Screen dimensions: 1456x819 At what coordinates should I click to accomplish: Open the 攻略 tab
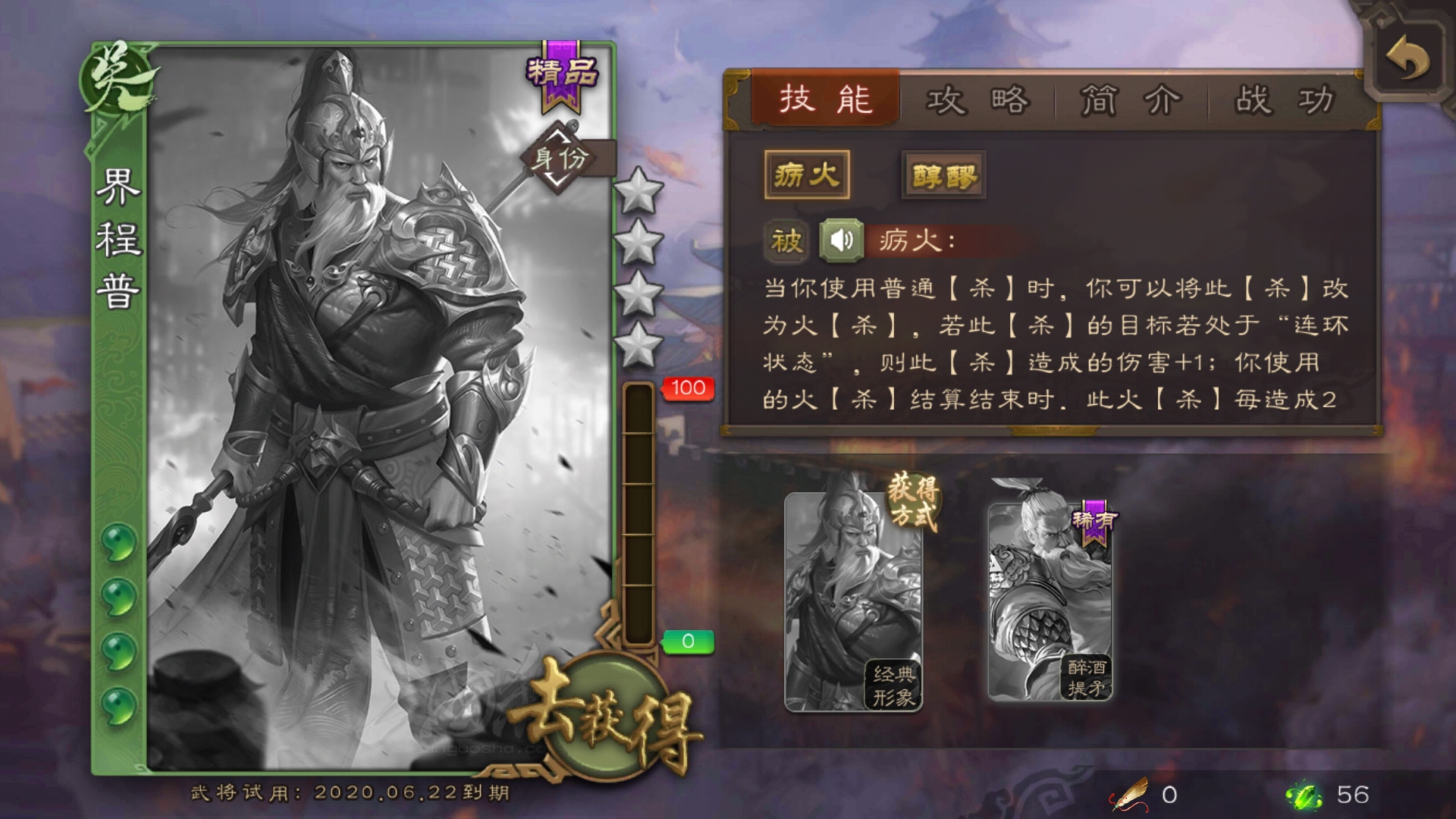[x=978, y=99]
